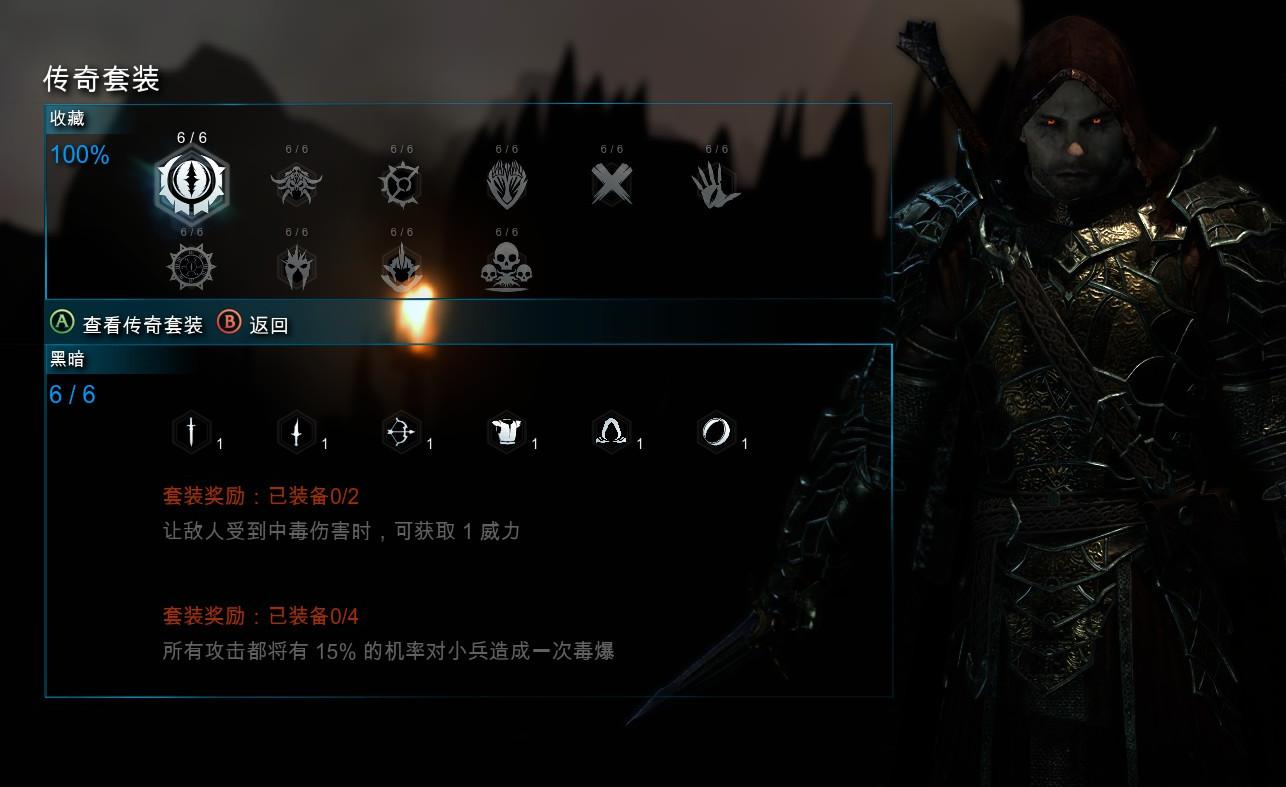Select the cloak gear icon
This screenshot has width=1286, height=787.
click(611, 430)
